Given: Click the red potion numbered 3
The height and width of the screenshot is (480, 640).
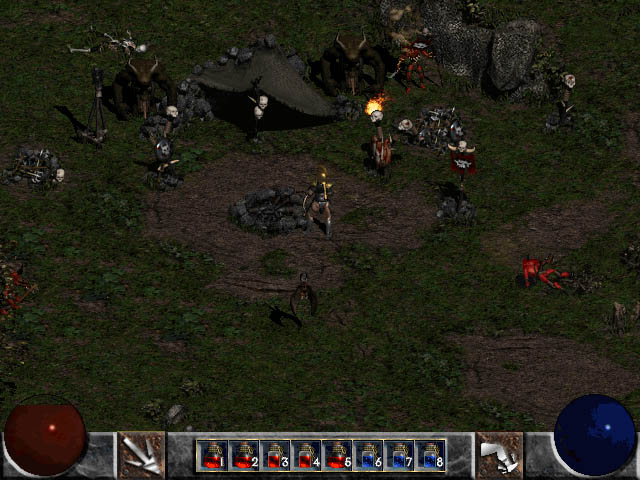Looking at the screenshot, I should click(274, 455).
